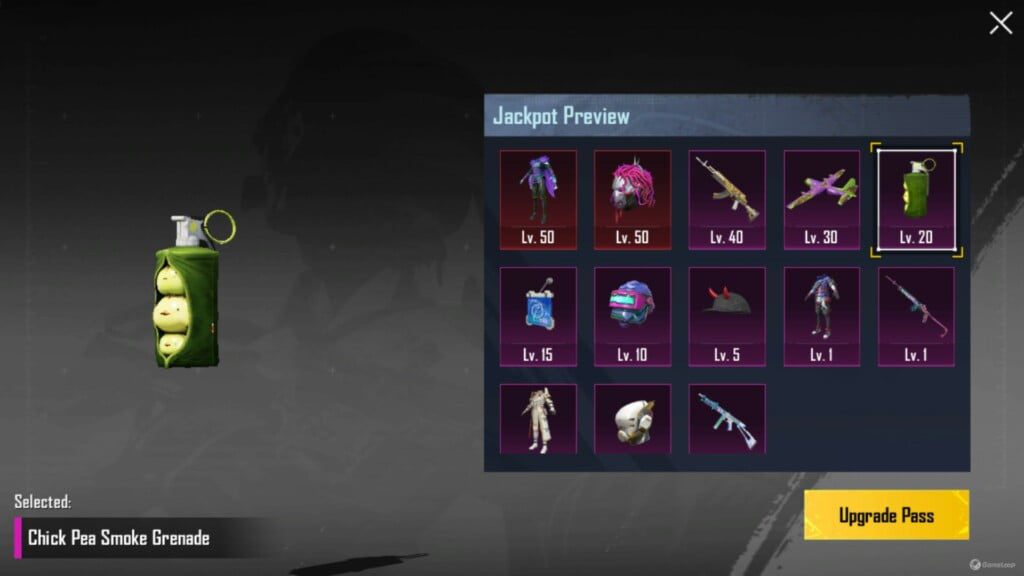The width and height of the screenshot is (1024, 576).
Task: Choose the blue backpack Lv. 15 reward
Action: (538, 316)
